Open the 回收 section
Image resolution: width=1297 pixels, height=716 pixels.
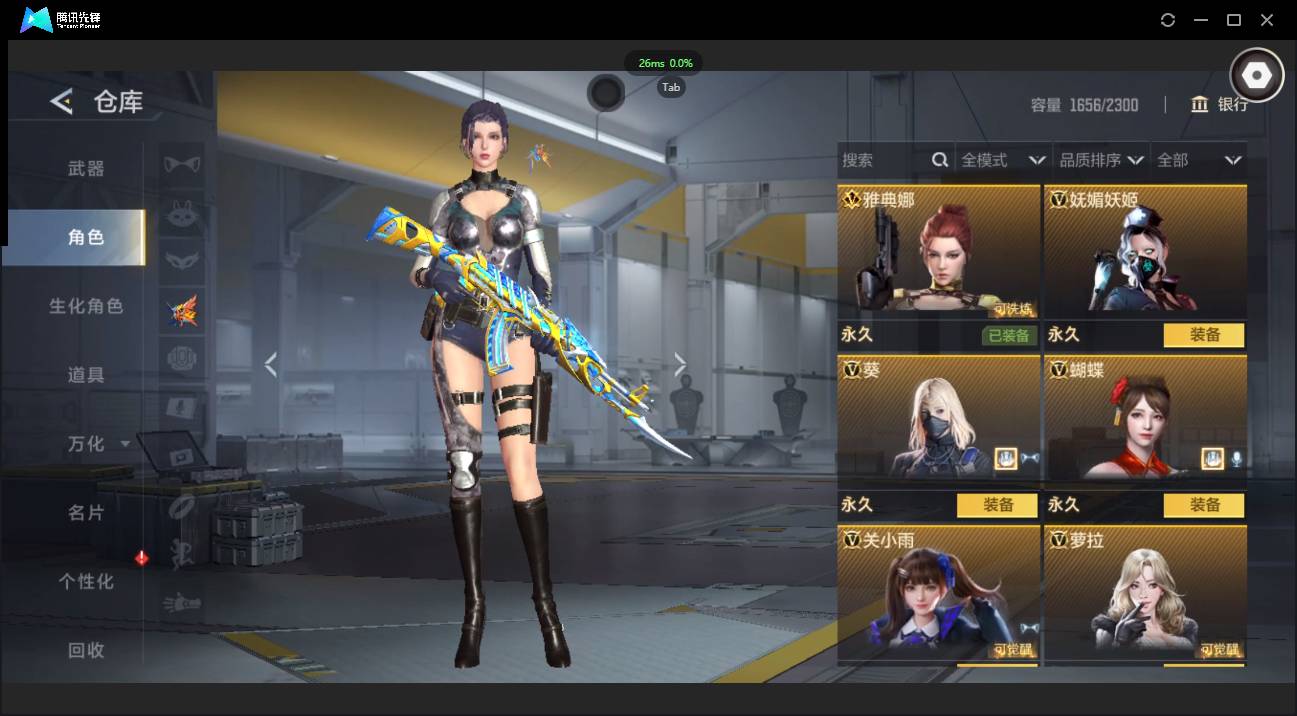point(86,650)
